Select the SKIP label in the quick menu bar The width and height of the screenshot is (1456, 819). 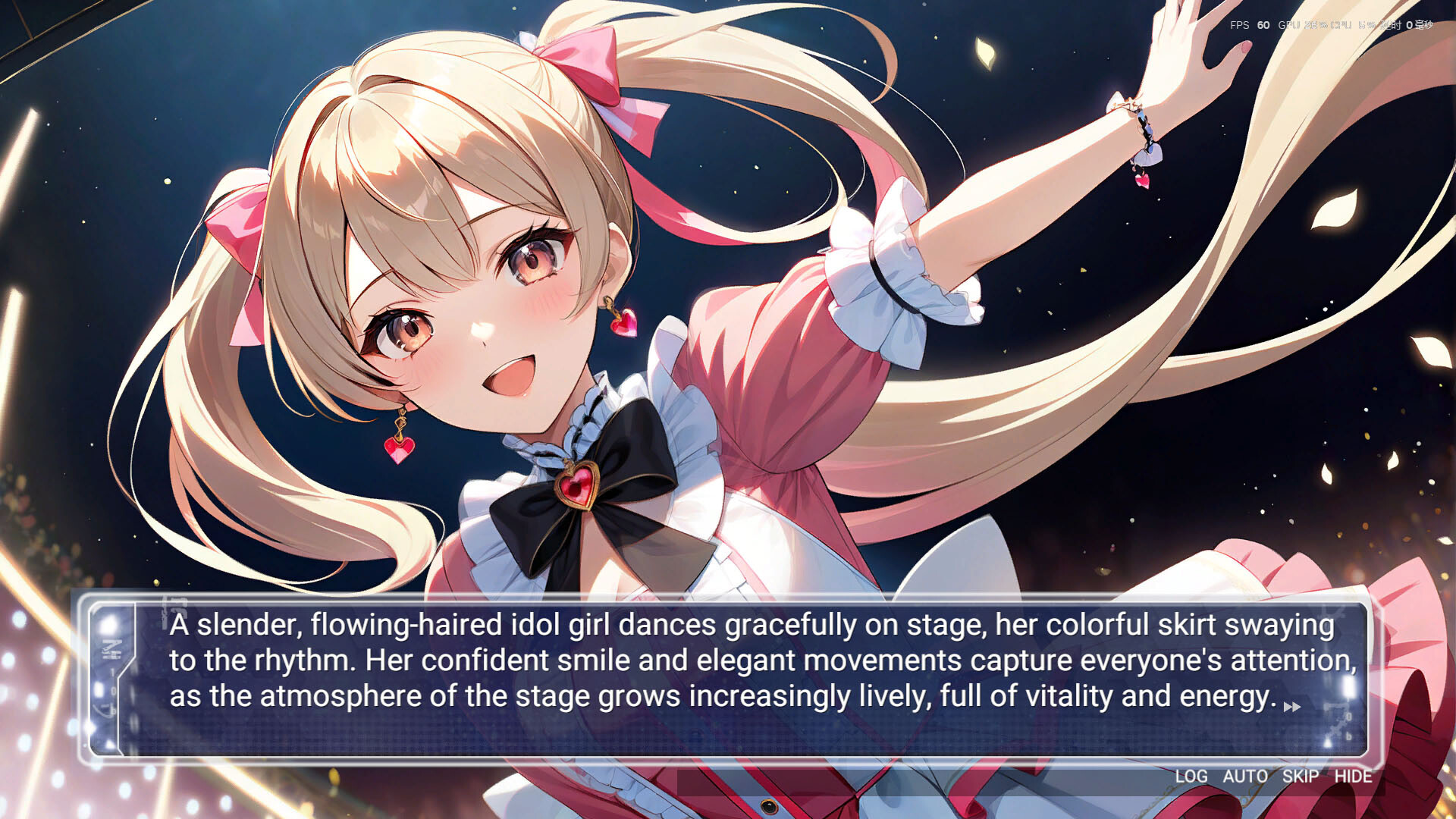1298,777
